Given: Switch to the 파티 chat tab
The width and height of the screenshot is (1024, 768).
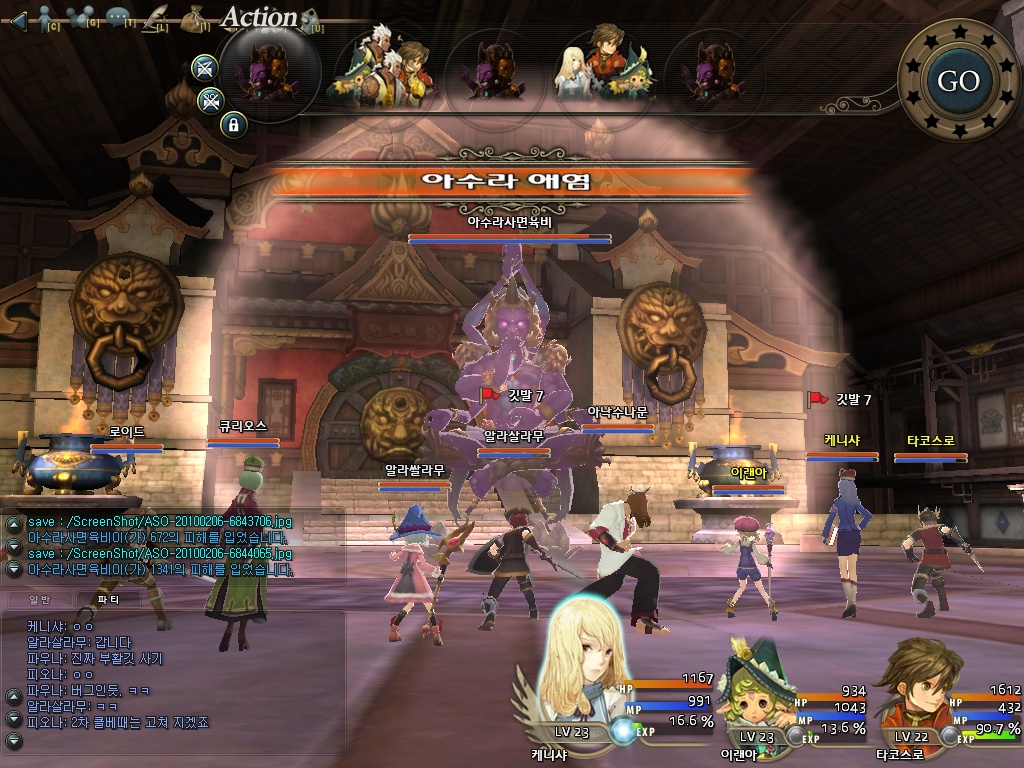Looking at the screenshot, I should [x=108, y=599].
